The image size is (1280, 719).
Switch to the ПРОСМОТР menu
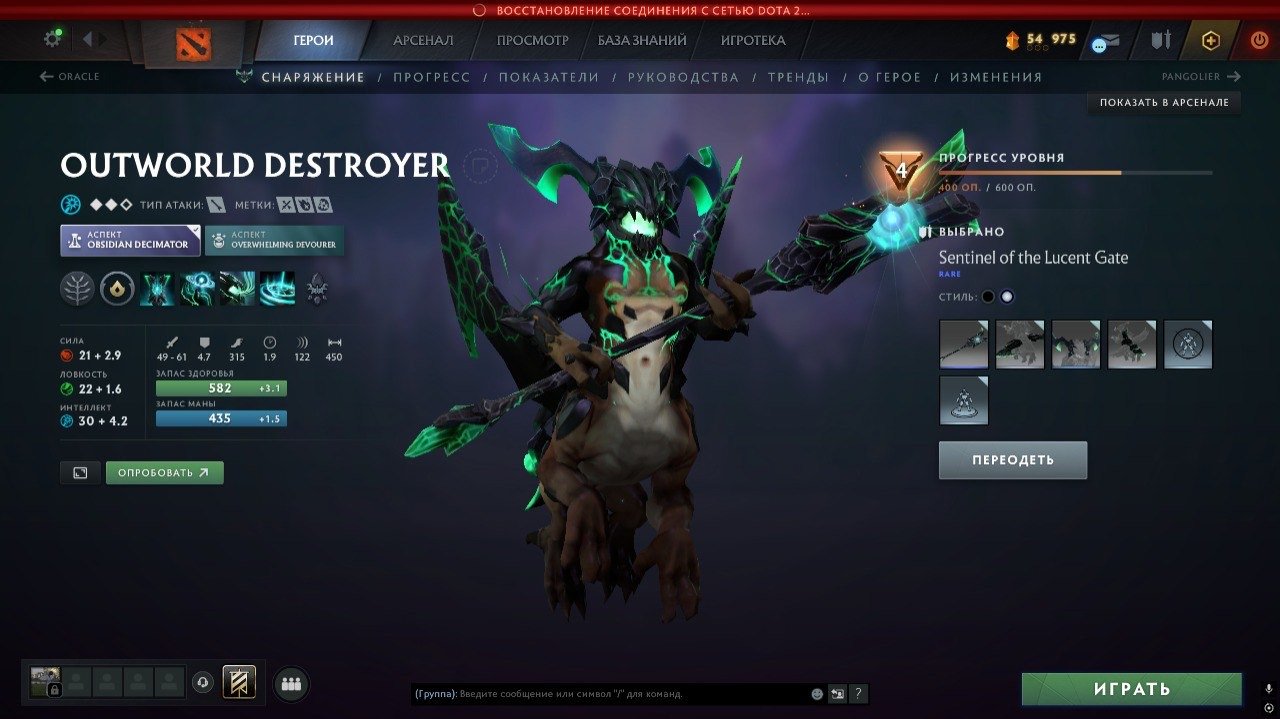pyautogui.click(x=532, y=41)
